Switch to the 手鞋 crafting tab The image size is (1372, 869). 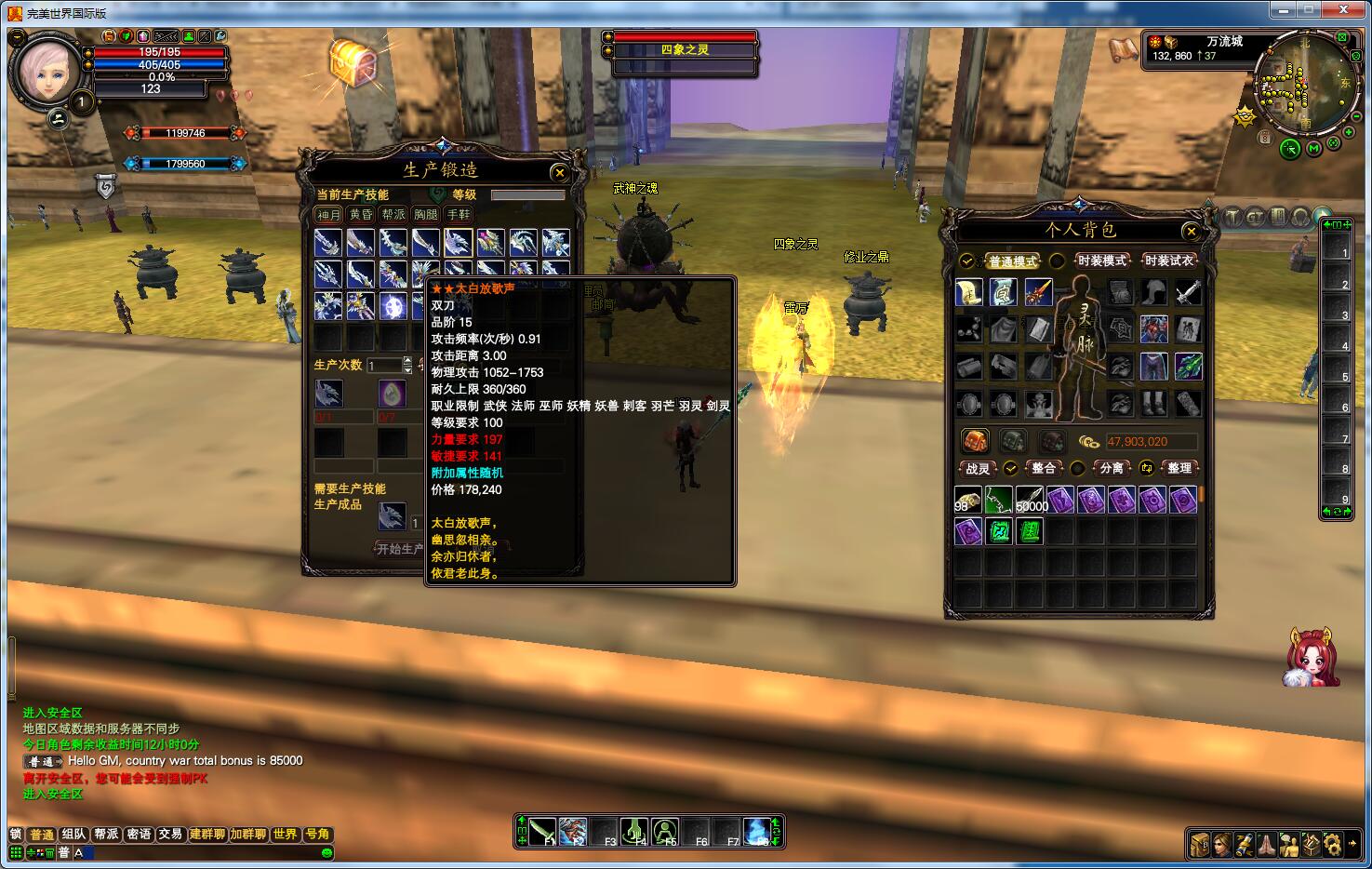[459, 215]
